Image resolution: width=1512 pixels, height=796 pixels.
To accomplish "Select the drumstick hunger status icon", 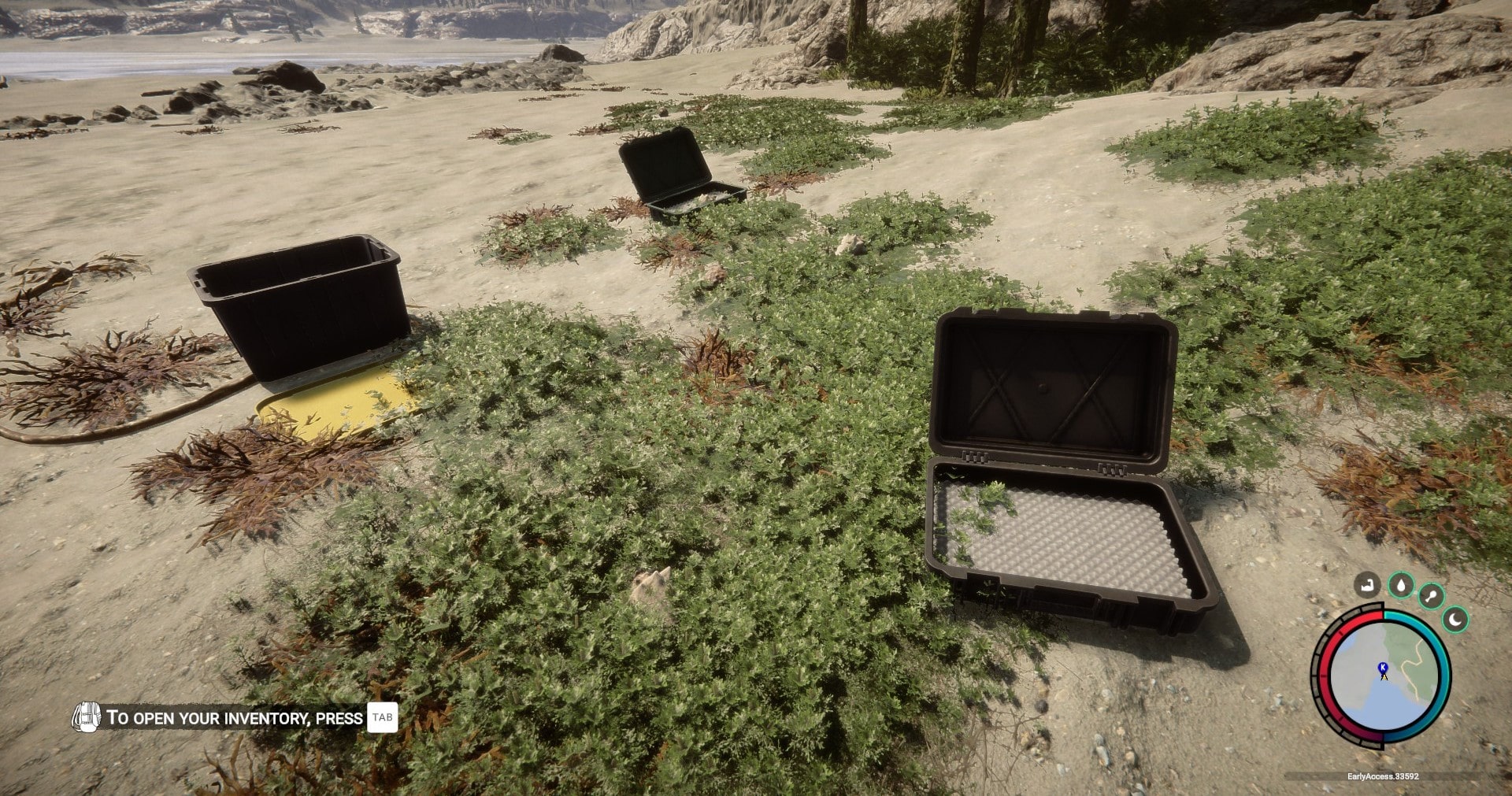I will 1431,596.
